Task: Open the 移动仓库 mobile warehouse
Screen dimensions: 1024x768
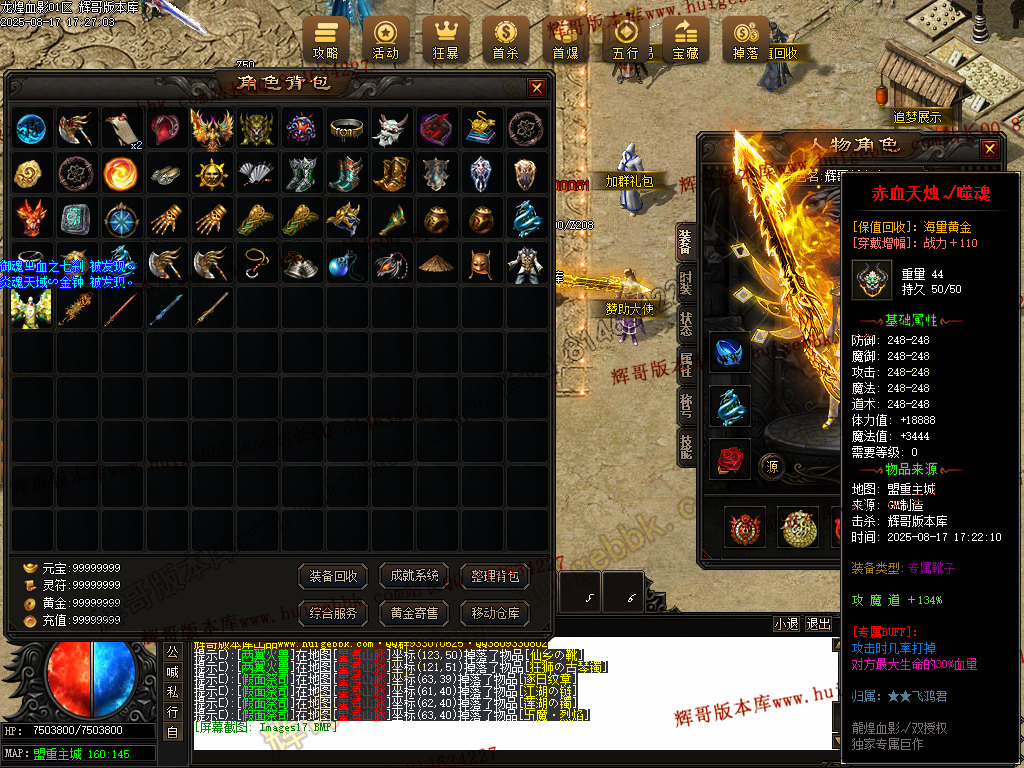Action: pyautogui.click(x=494, y=613)
